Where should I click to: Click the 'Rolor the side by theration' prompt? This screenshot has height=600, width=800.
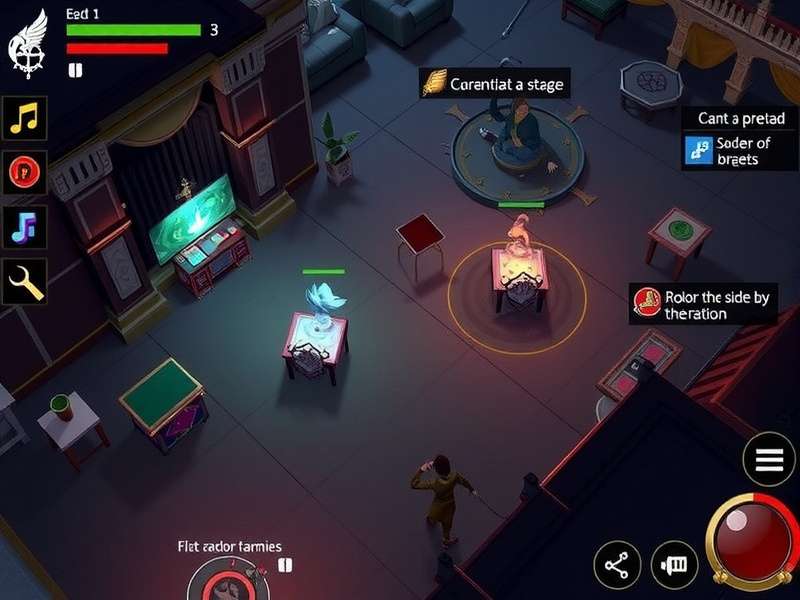point(703,305)
